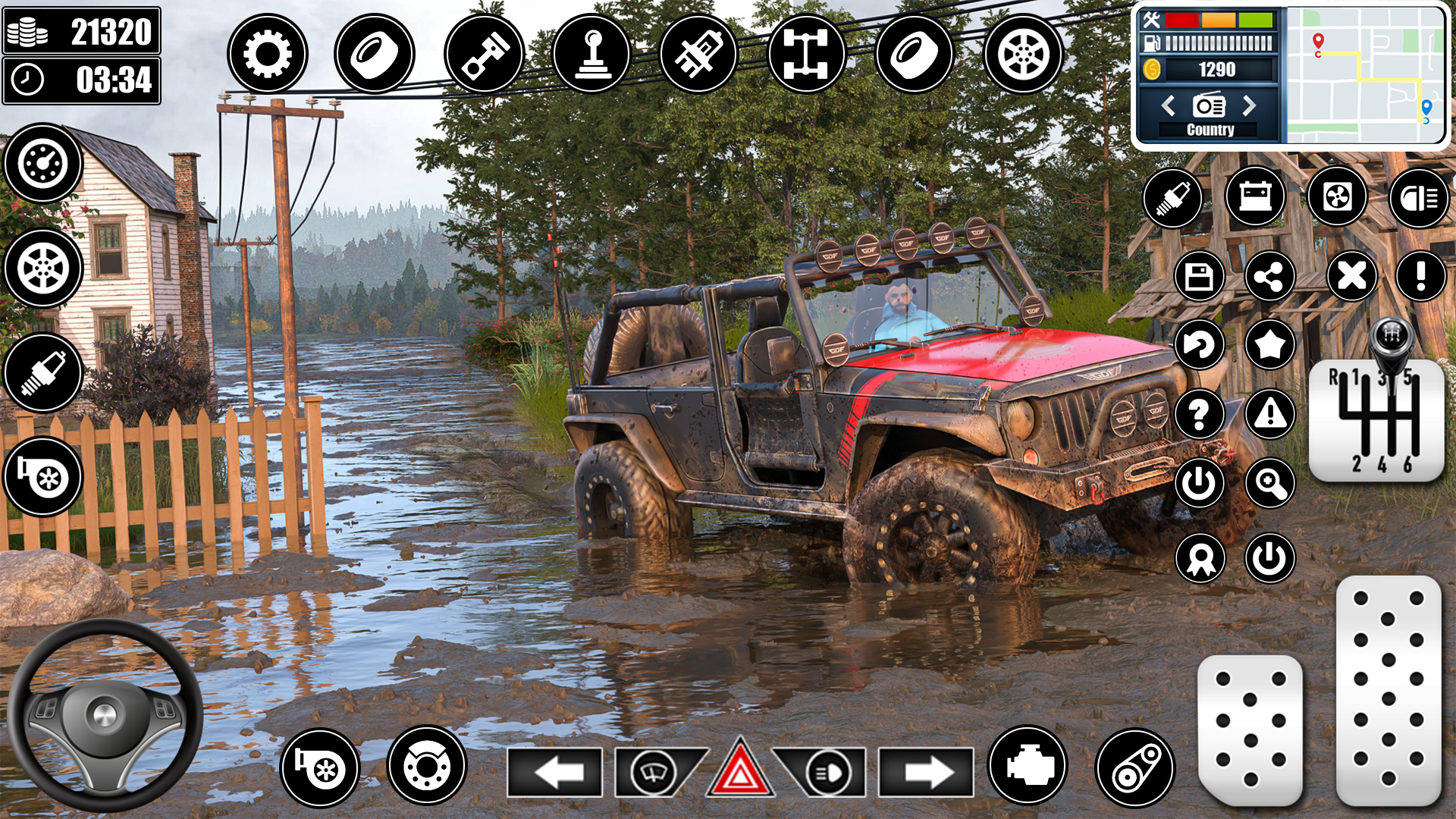Open the gear settings icon
Viewport: 1456px width, 819px height.
[x=267, y=54]
